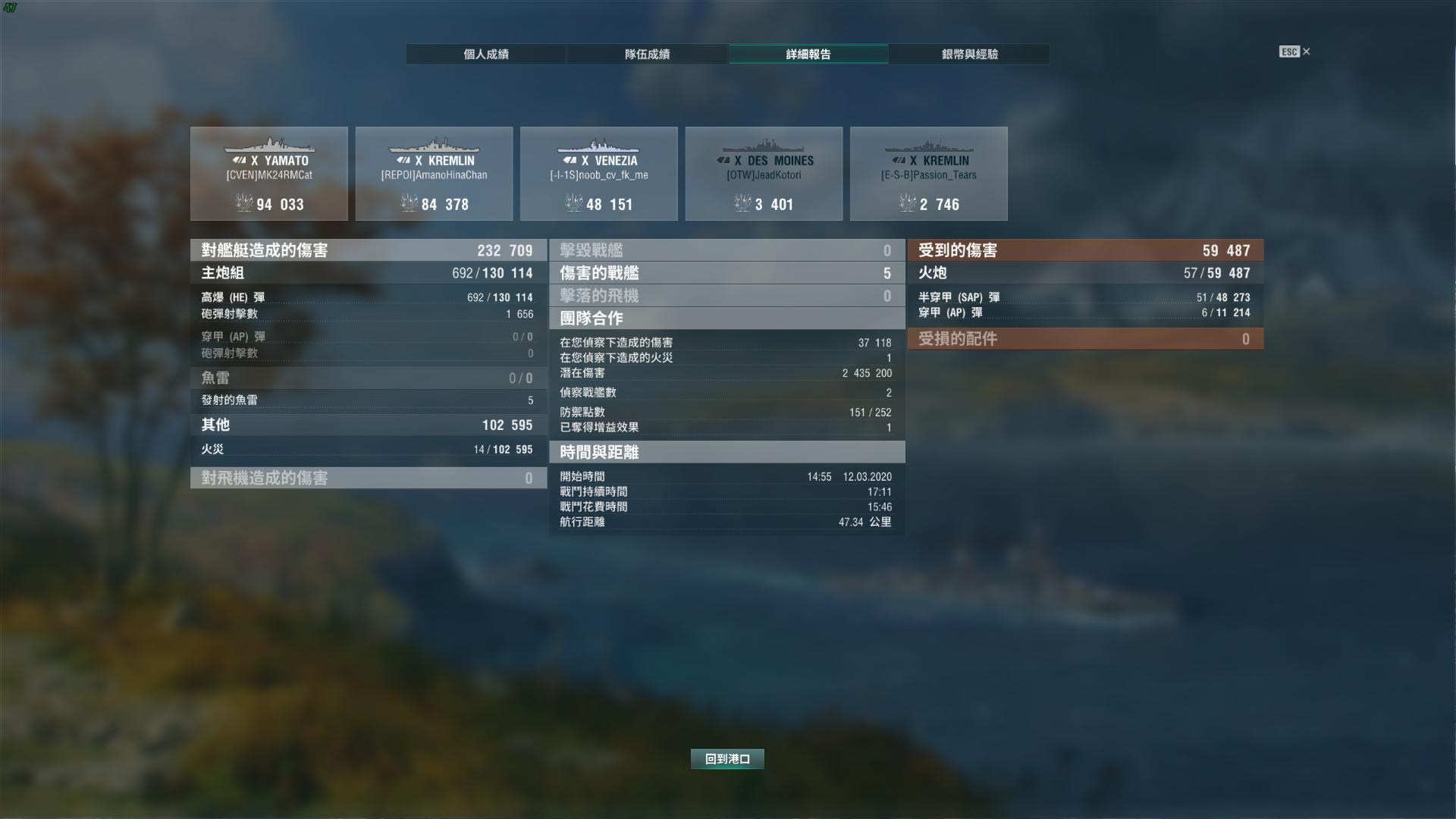Click the XP laurel icon under Des Moines
The width and height of the screenshot is (1456, 819).
[x=742, y=203]
